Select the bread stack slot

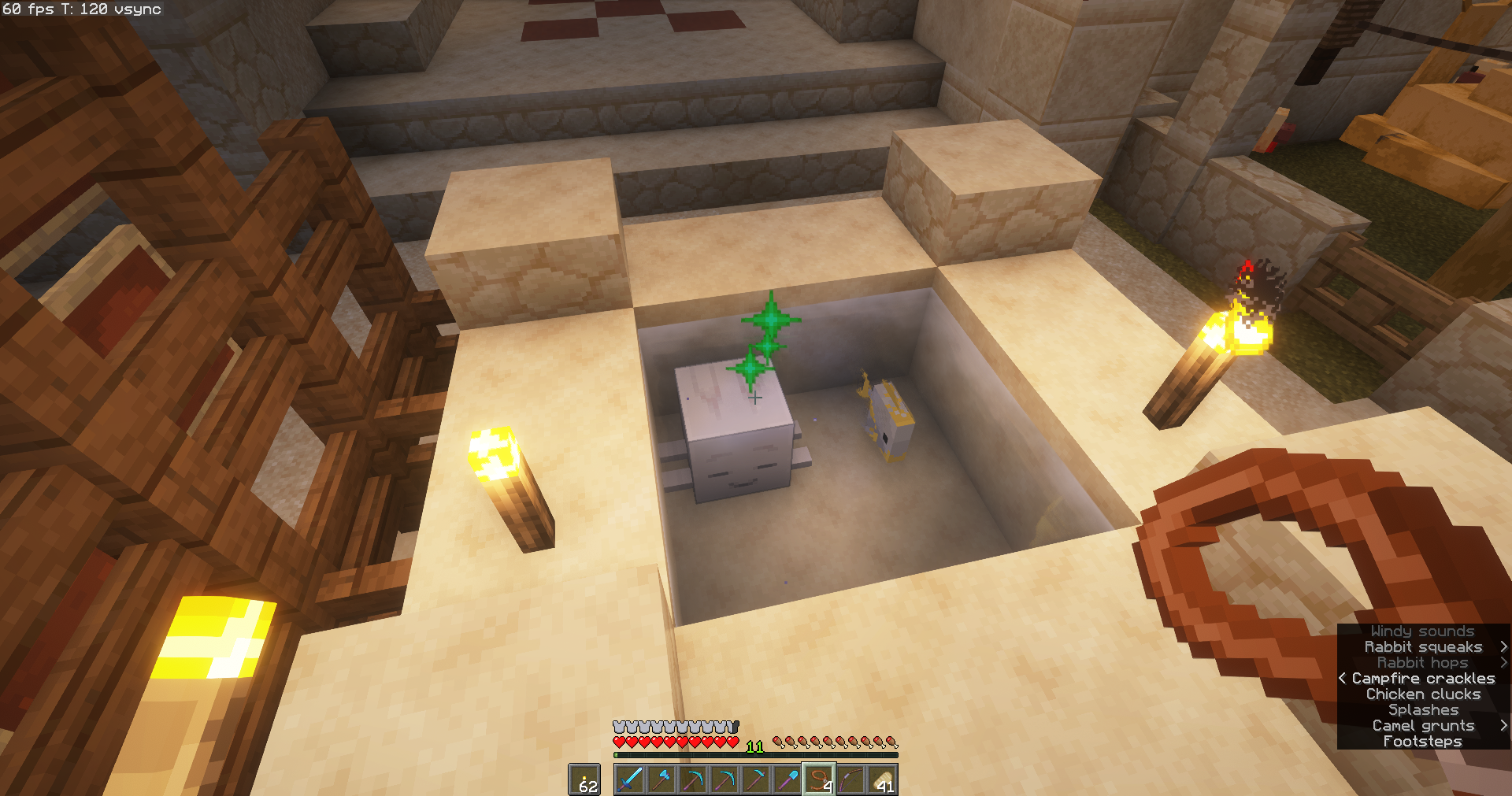pyautogui.click(x=882, y=779)
